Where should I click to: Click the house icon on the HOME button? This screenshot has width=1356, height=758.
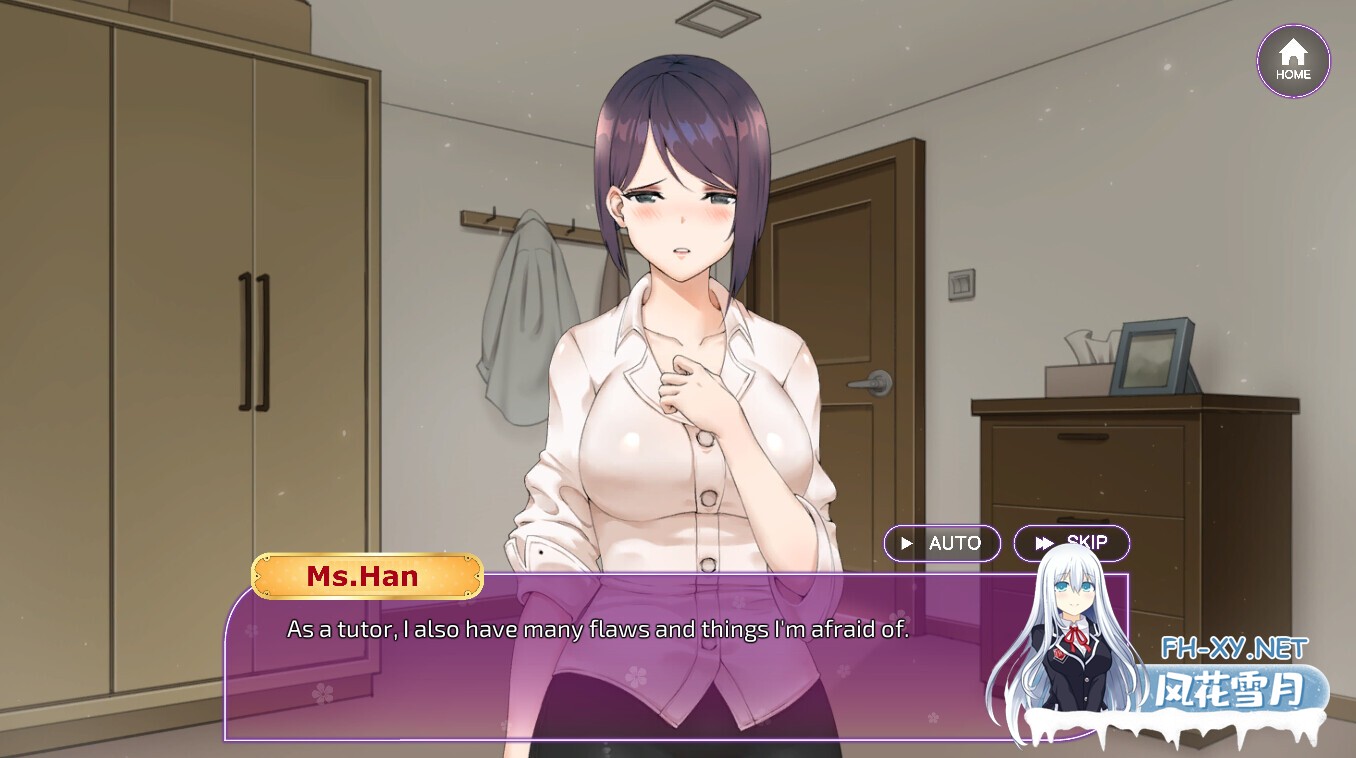(x=1293, y=52)
